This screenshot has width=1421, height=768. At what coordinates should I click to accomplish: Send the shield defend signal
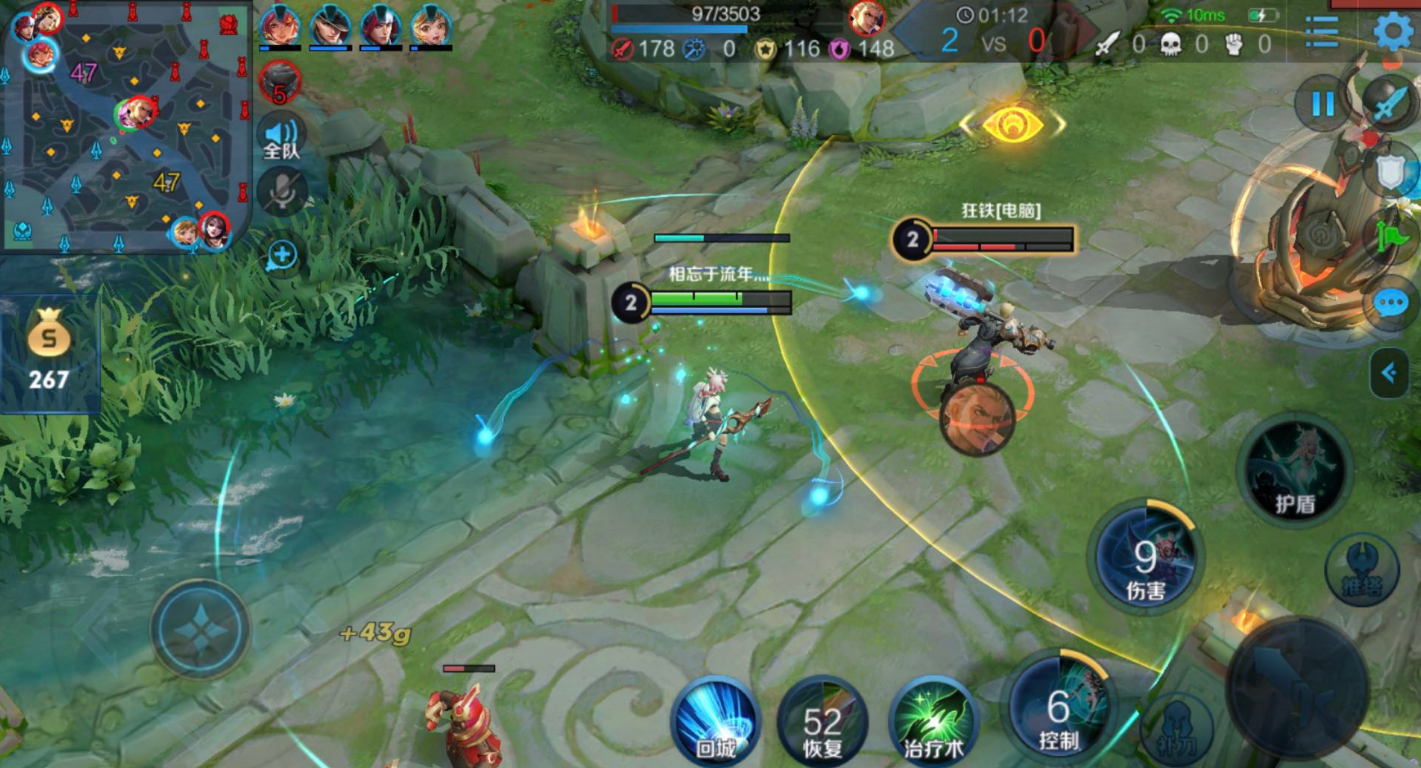[x=1392, y=172]
